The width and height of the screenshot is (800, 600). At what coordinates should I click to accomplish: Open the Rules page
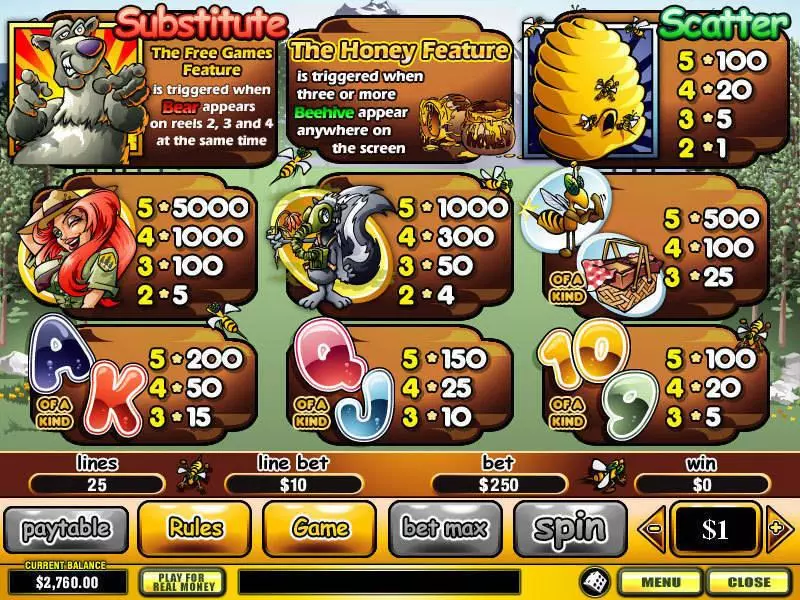point(194,527)
